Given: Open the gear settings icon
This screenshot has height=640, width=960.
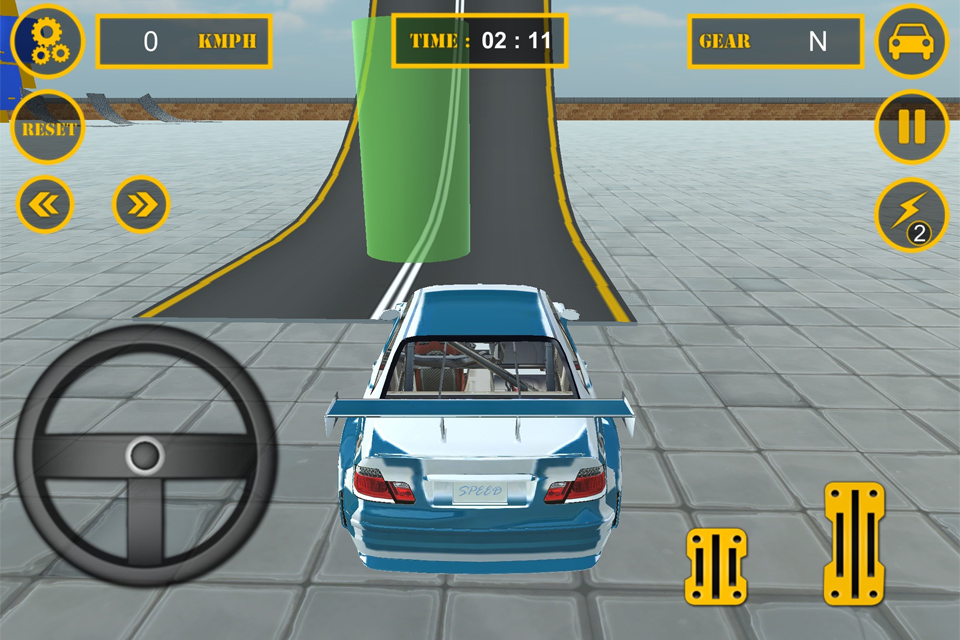Looking at the screenshot, I should (47, 41).
